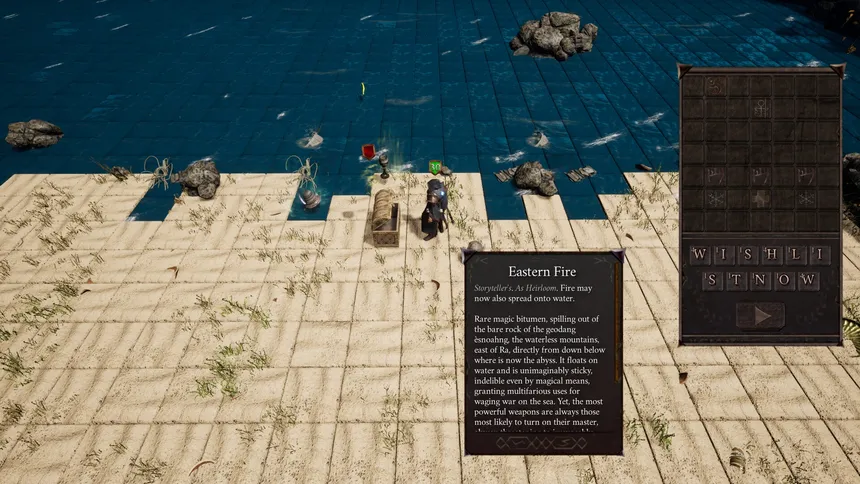This screenshot has height=484, width=860.
Task: Select the letter H tile
Action: pyautogui.click(x=772, y=255)
